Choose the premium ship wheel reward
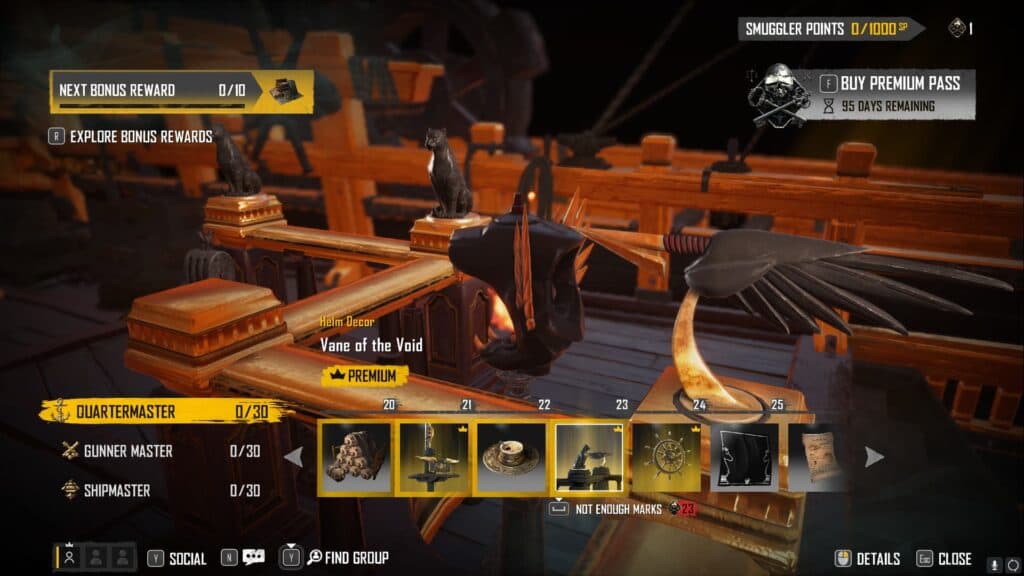This screenshot has width=1024, height=576. click(x=667, y=457)
